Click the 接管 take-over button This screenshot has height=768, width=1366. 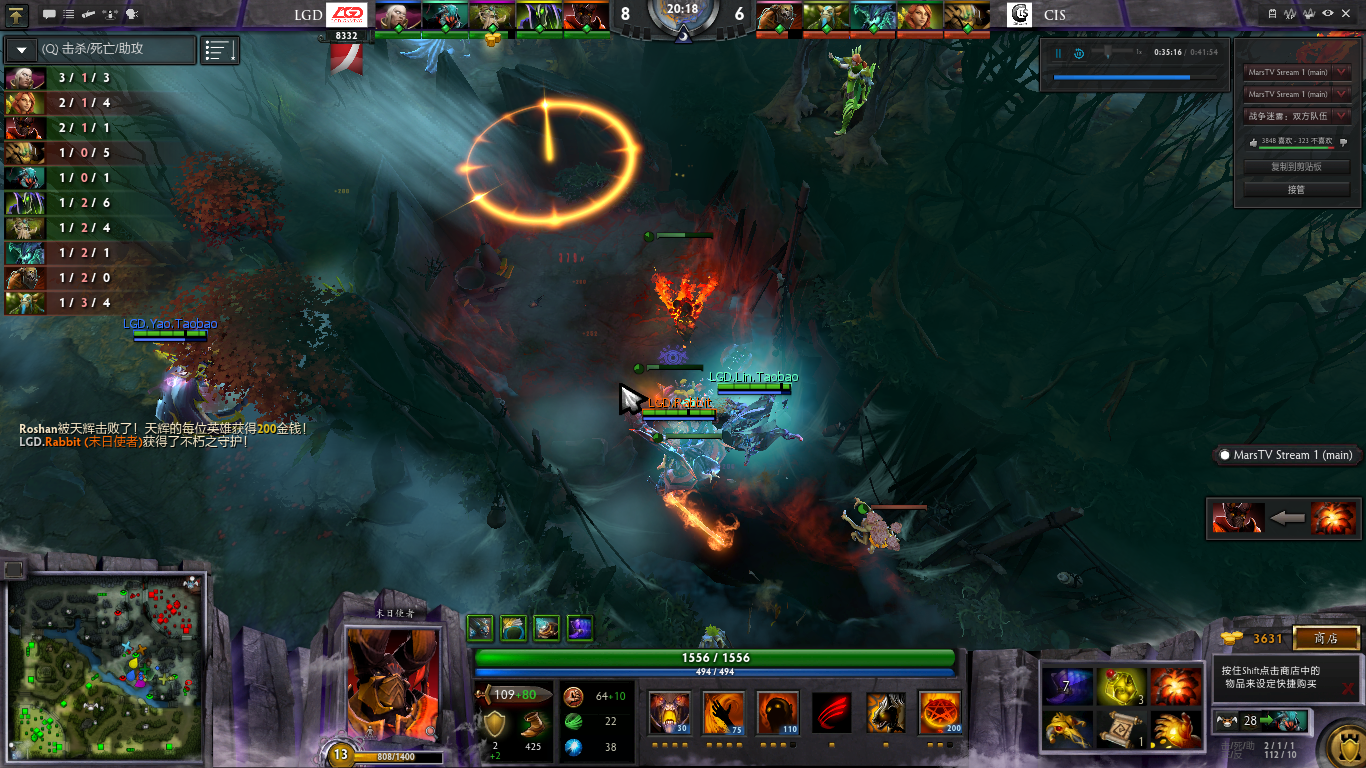click(1296, 189)
